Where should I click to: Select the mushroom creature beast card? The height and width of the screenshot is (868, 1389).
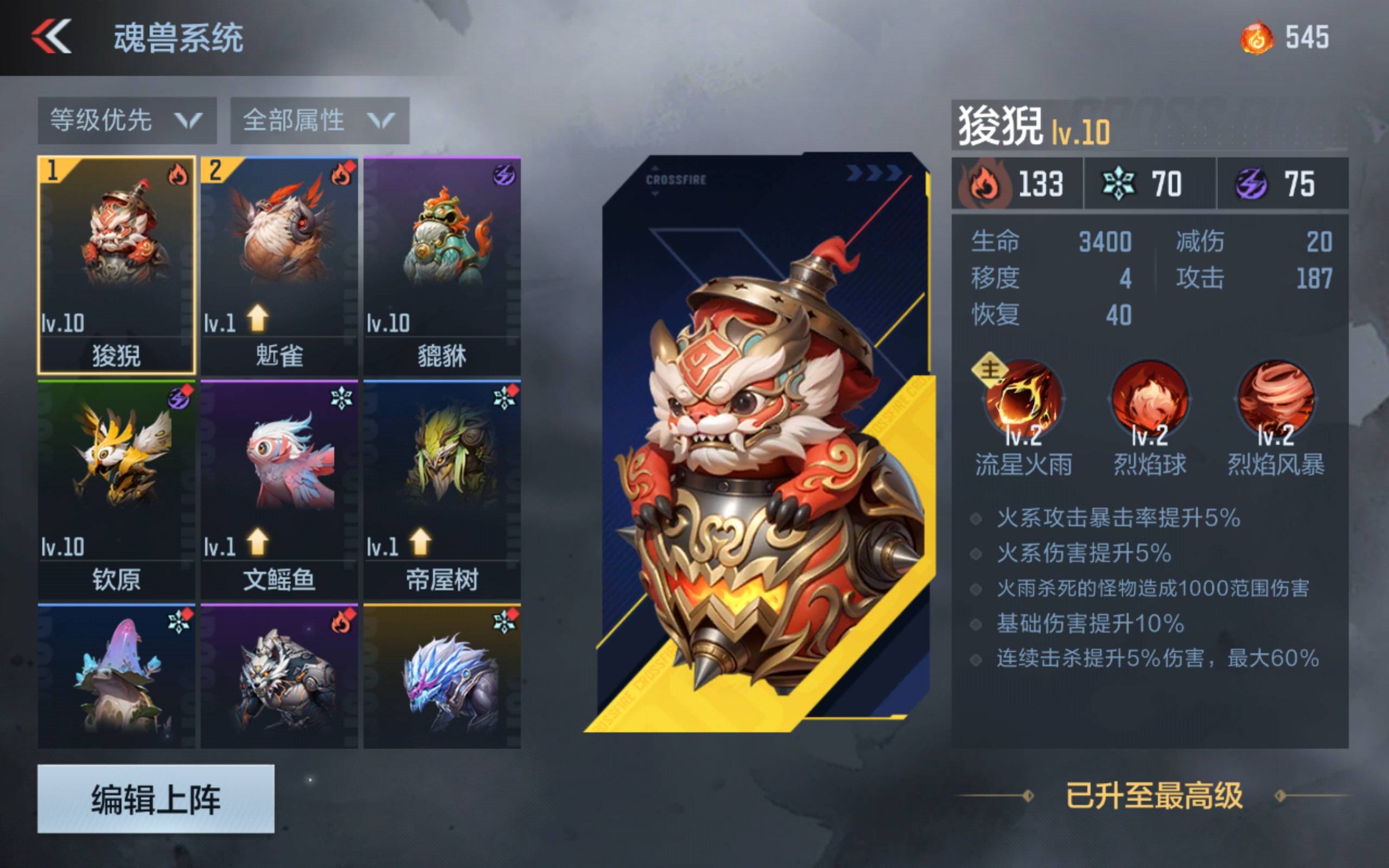click(x=117, y=676)
